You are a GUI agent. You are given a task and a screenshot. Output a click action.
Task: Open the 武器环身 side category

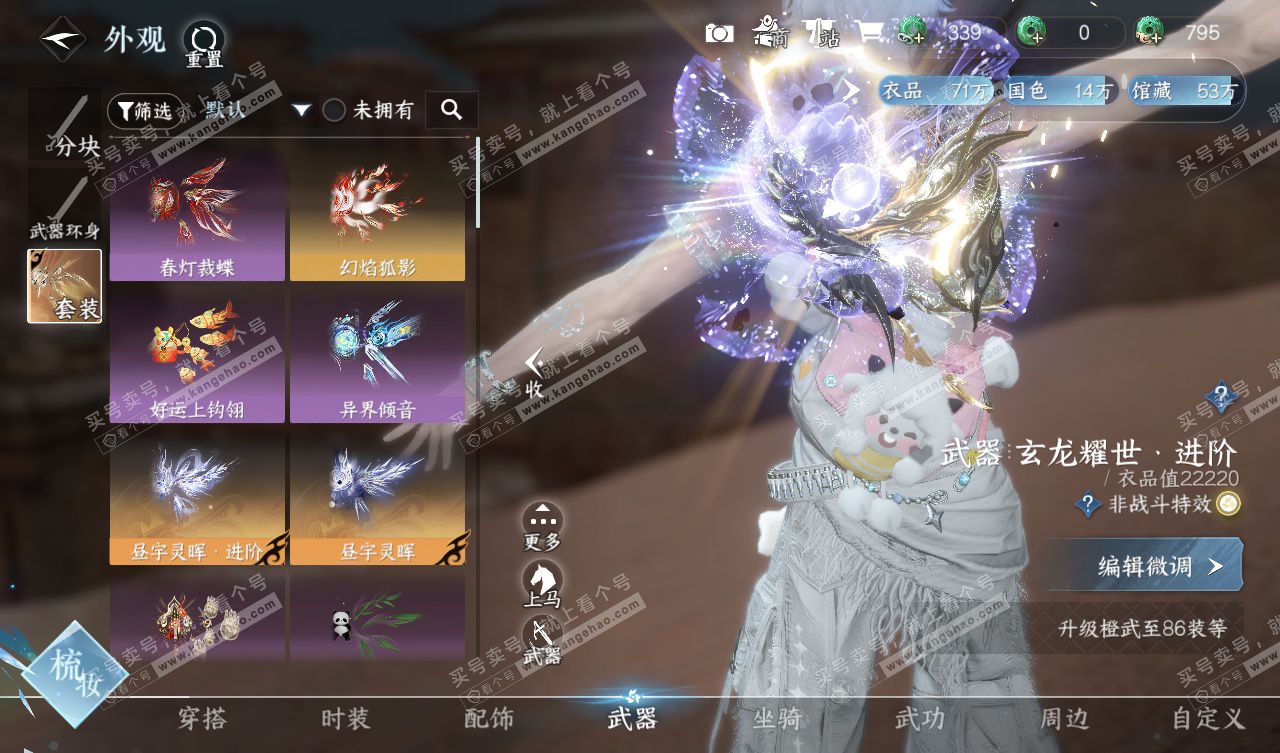click(x=64, y=205)
